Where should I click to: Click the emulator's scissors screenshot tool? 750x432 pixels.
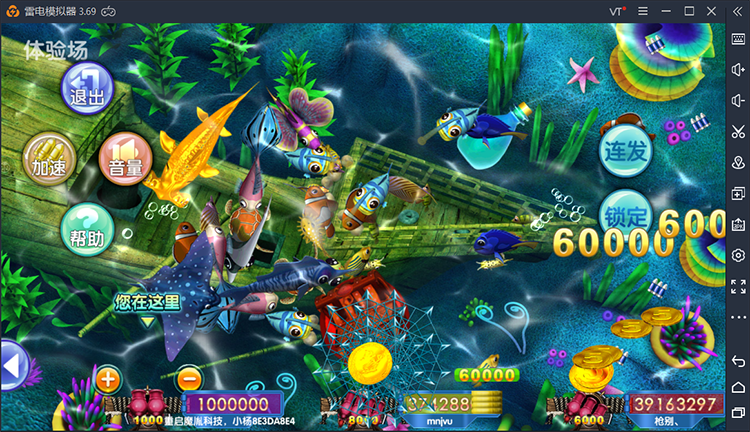click(738, 131)
